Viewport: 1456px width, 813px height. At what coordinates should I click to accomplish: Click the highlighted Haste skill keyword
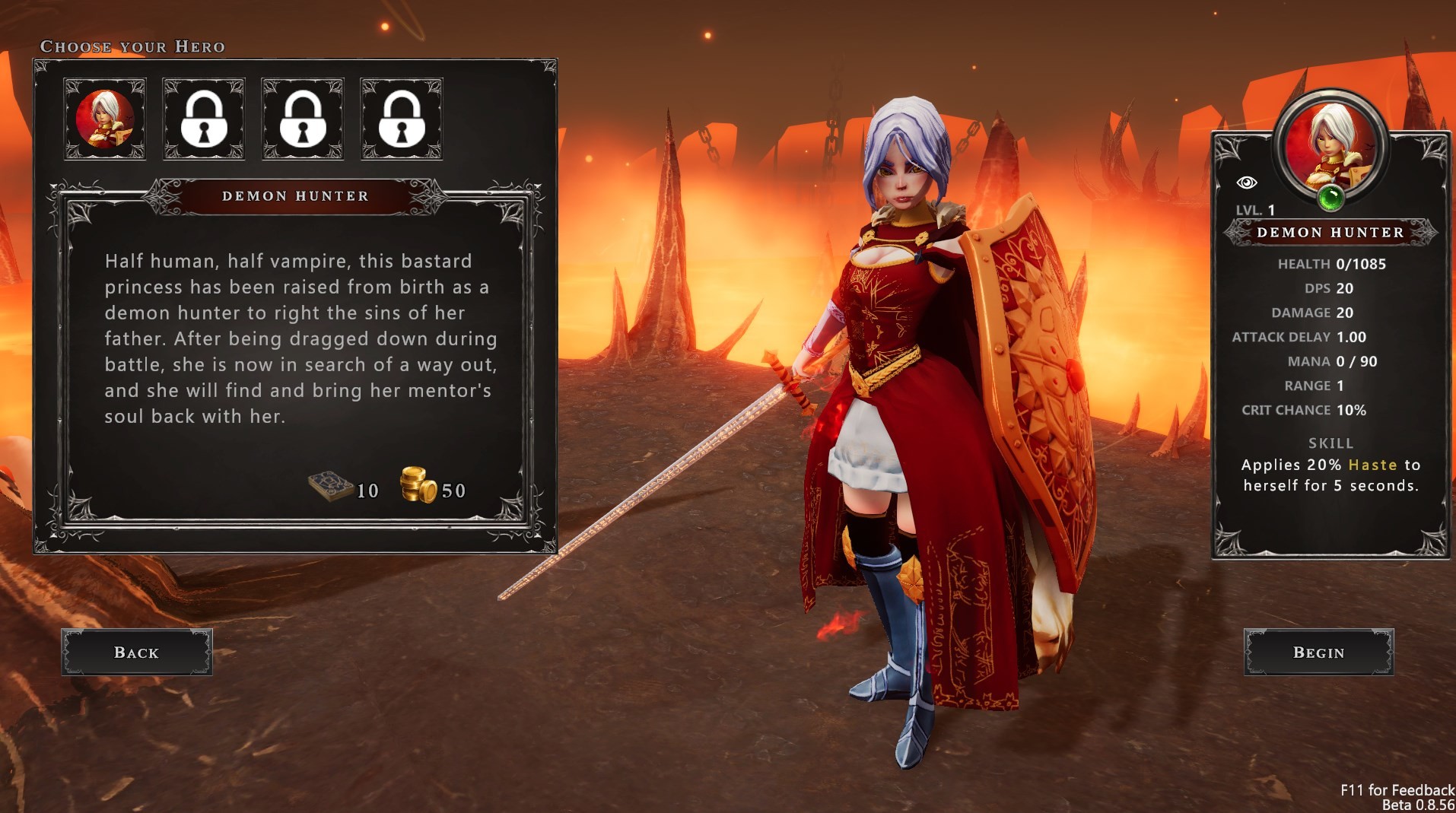tap(1373, 465)
